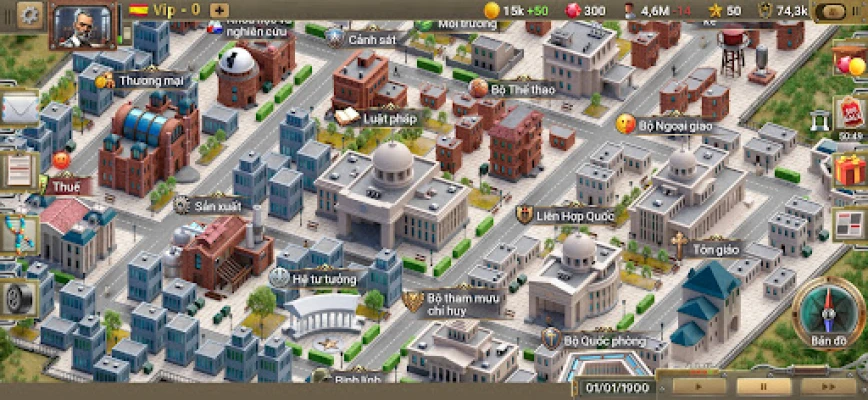Open Bộ Quốc phòng ministry
The height and width of the screenshot is (400, 868).
593,338
